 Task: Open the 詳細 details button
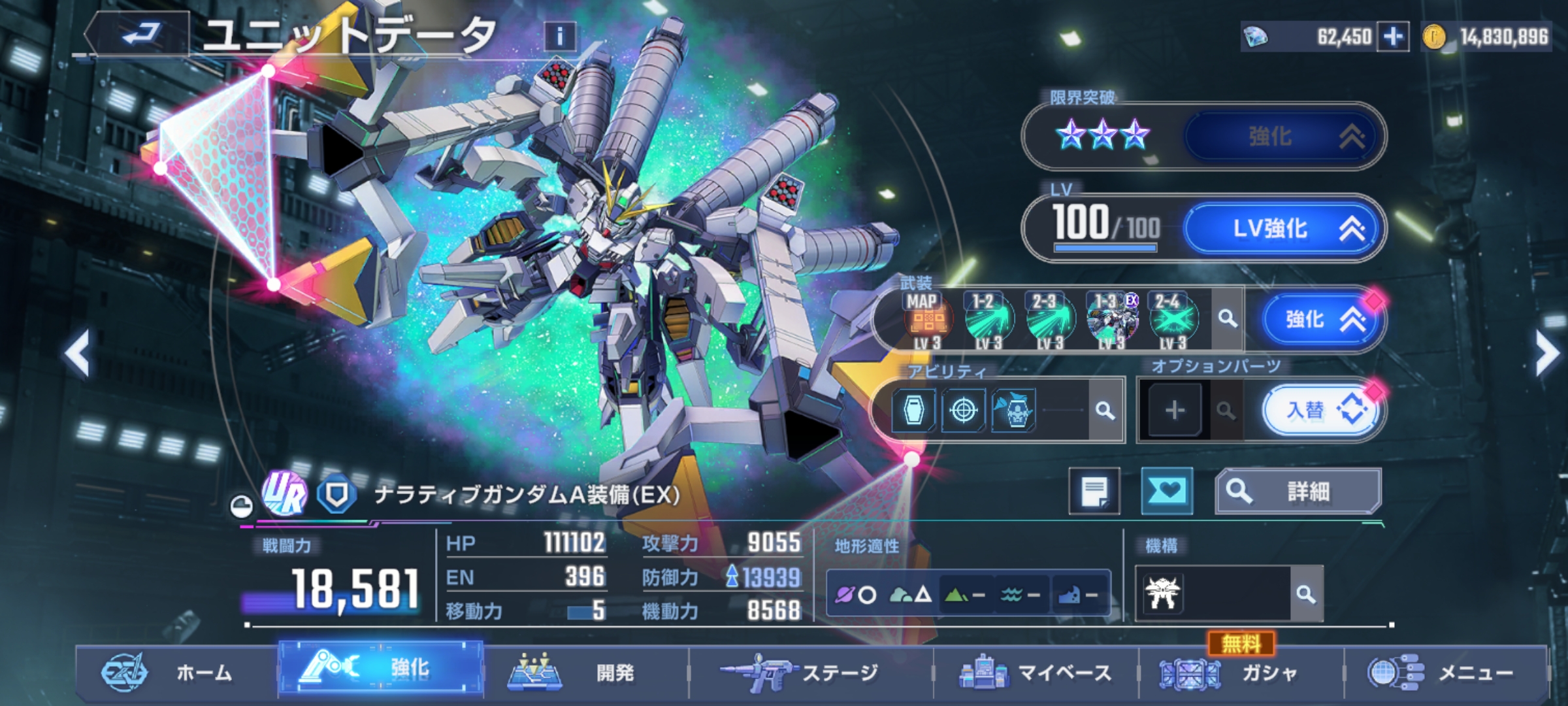[x=1298, y=491]
